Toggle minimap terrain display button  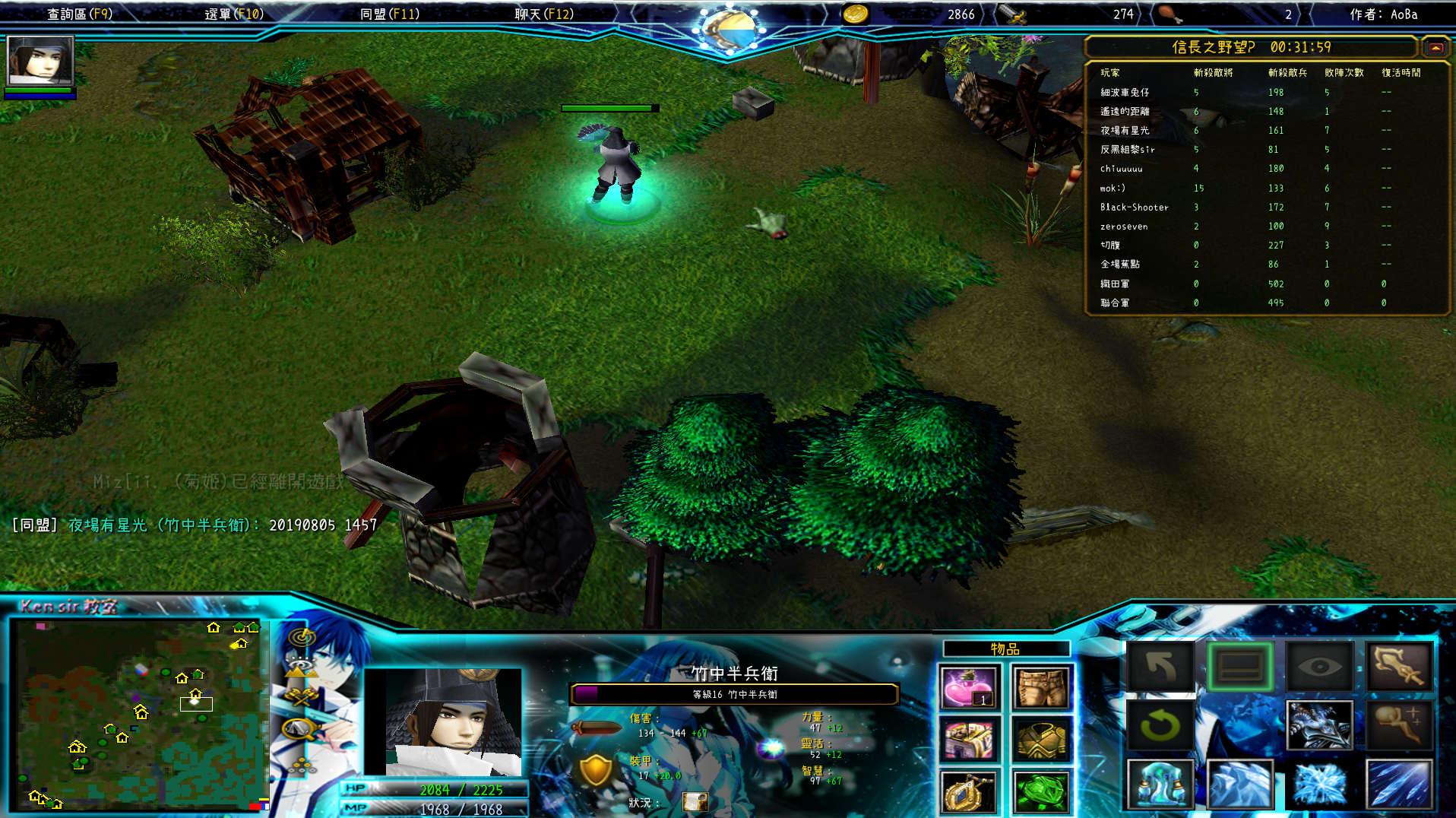click(301, 668)
